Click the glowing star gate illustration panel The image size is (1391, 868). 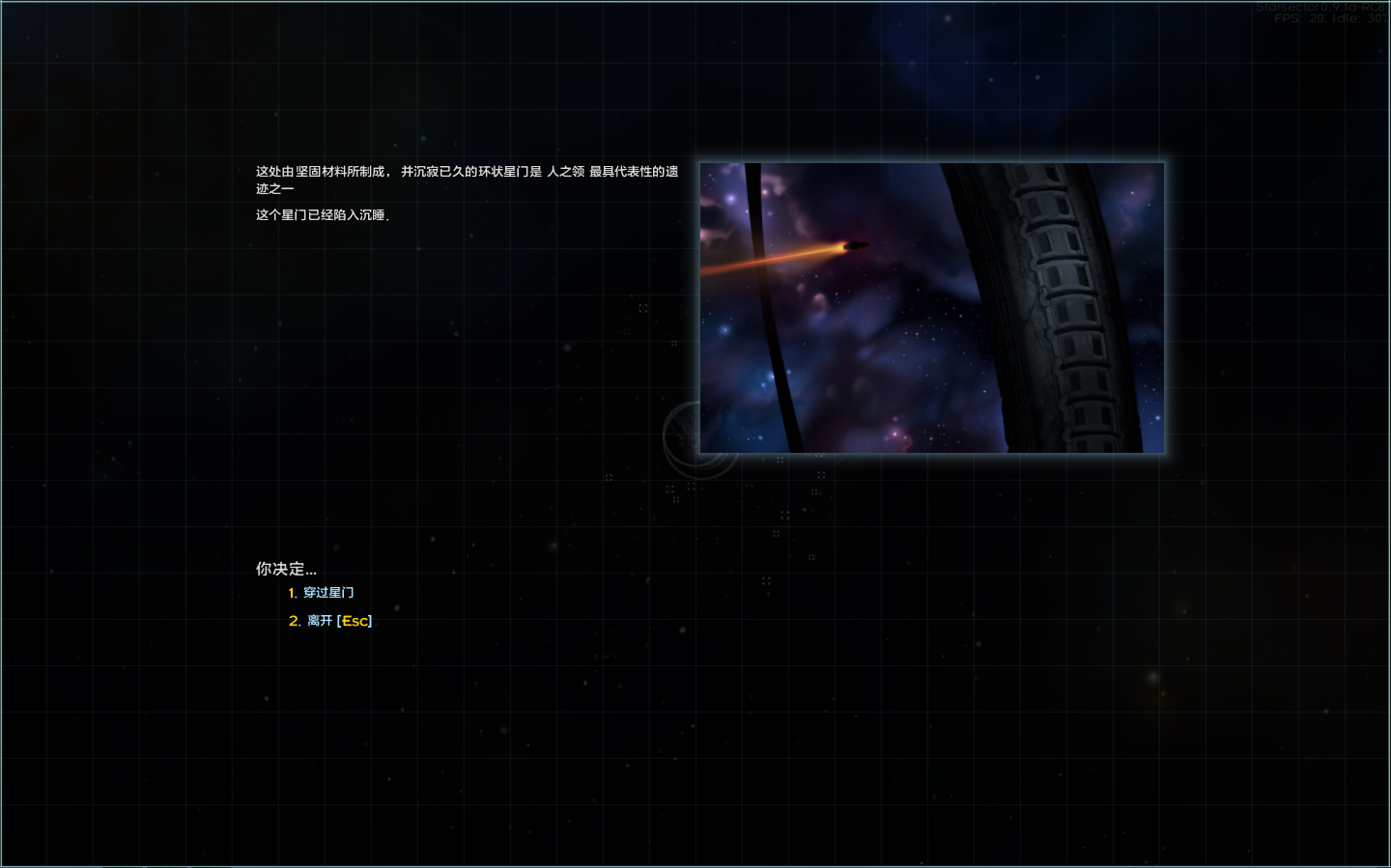click(931, 307)
